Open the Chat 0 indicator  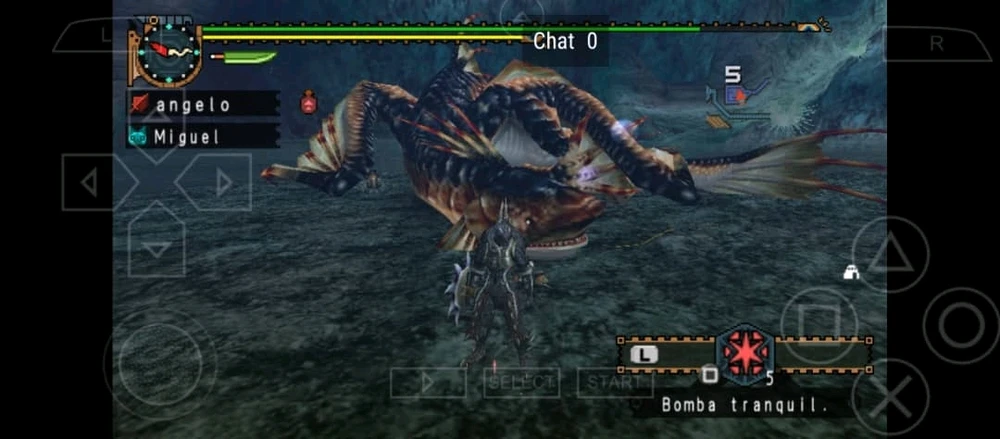(x=565, y=41)
